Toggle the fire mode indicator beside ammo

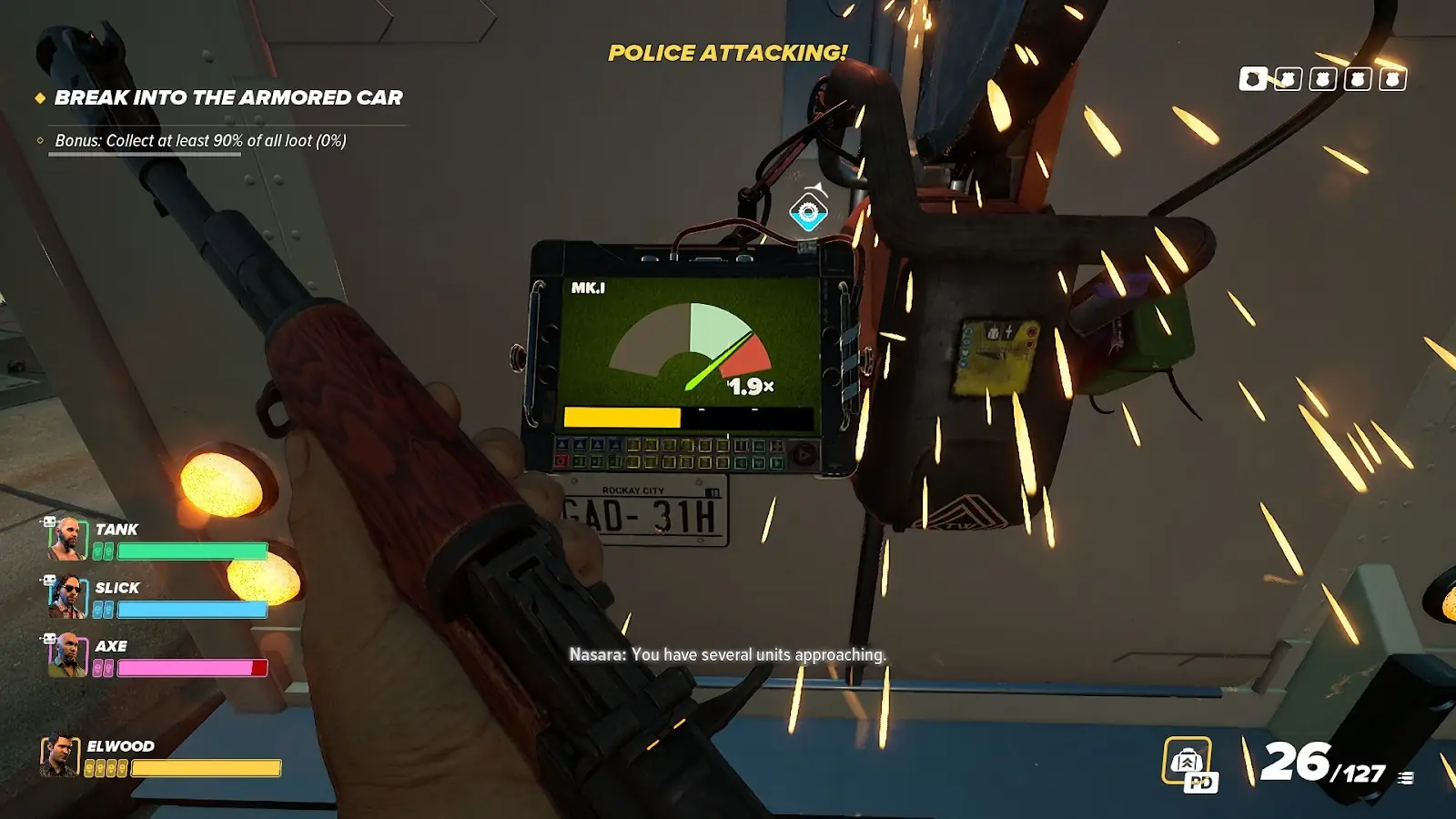1406,777
